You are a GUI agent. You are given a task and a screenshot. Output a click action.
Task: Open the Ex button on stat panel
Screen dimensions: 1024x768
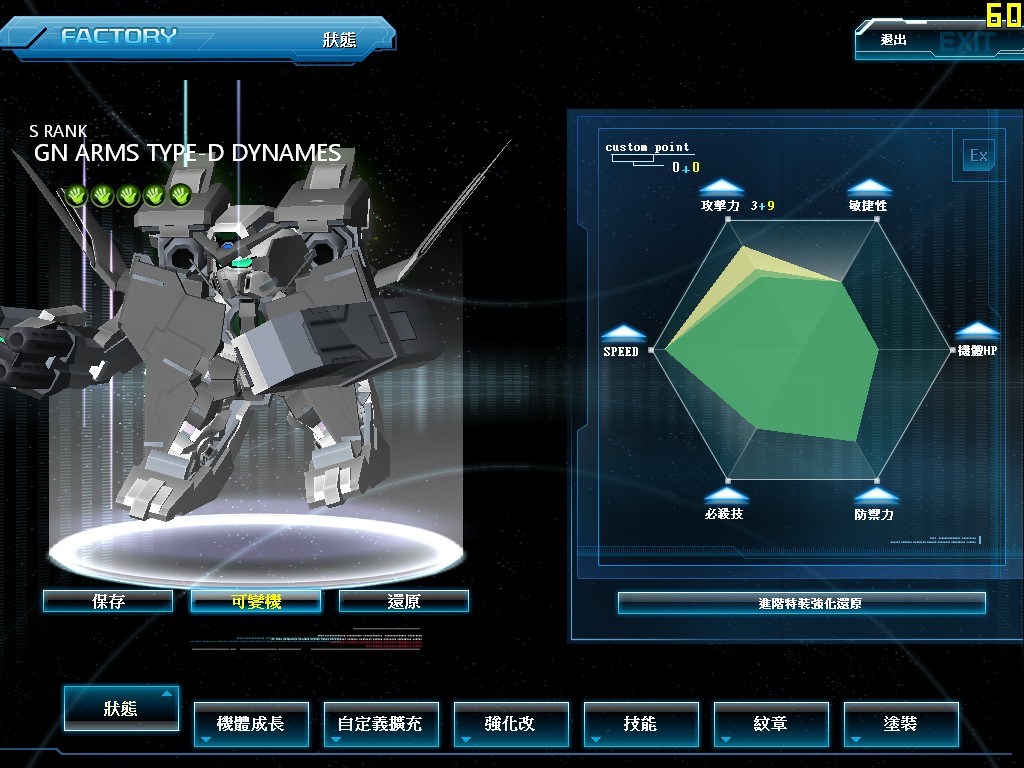978,155
